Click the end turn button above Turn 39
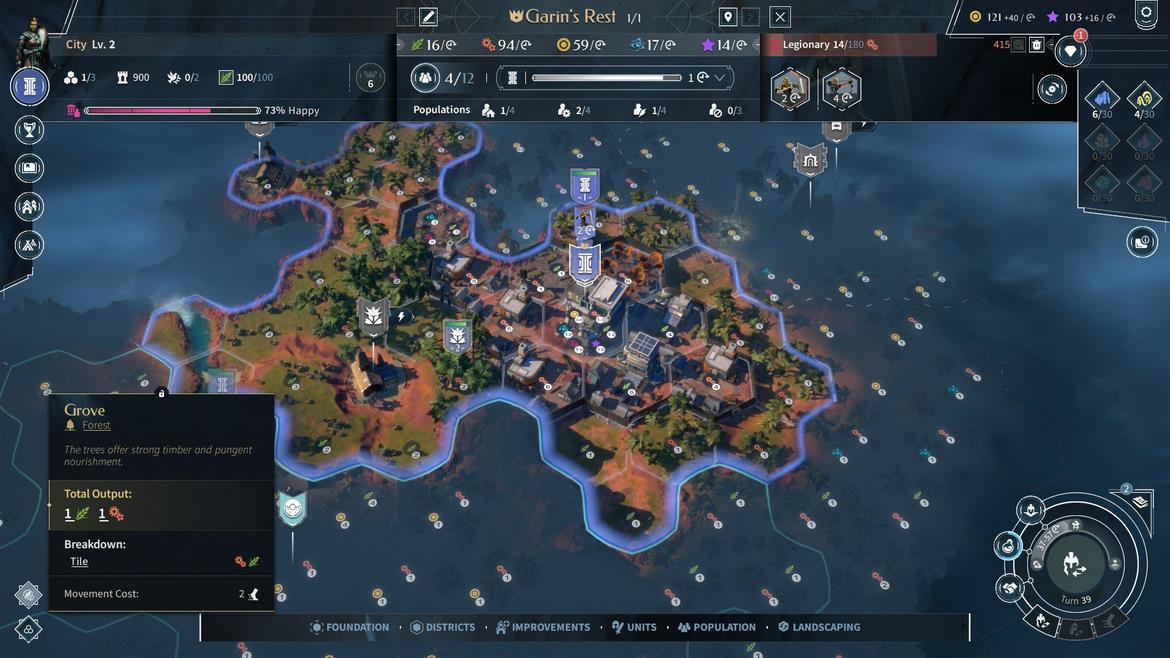 tap(1076, 563)
